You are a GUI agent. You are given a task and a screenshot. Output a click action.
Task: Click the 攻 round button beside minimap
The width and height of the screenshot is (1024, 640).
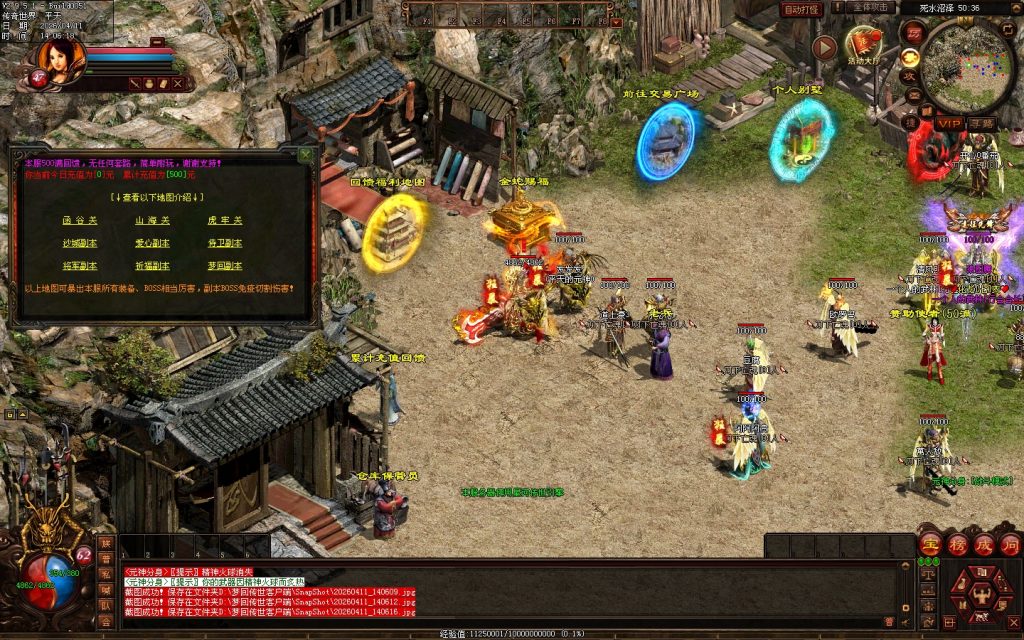tap(911, 76)
